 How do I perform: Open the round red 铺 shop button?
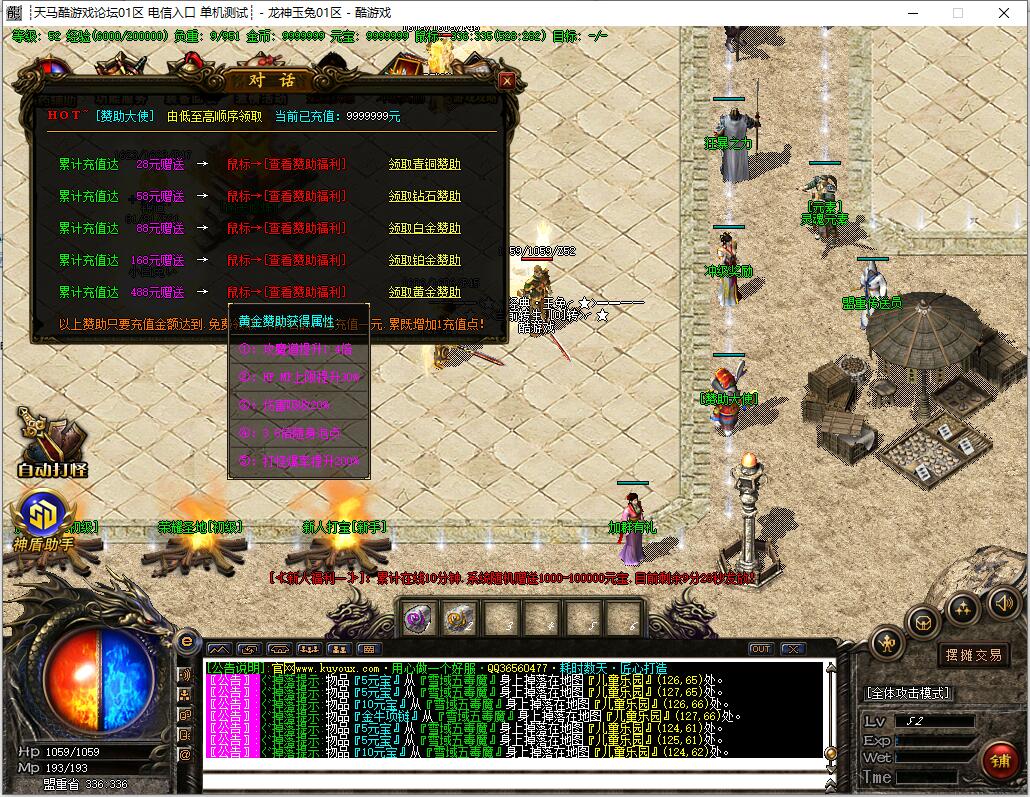[999, 759]
